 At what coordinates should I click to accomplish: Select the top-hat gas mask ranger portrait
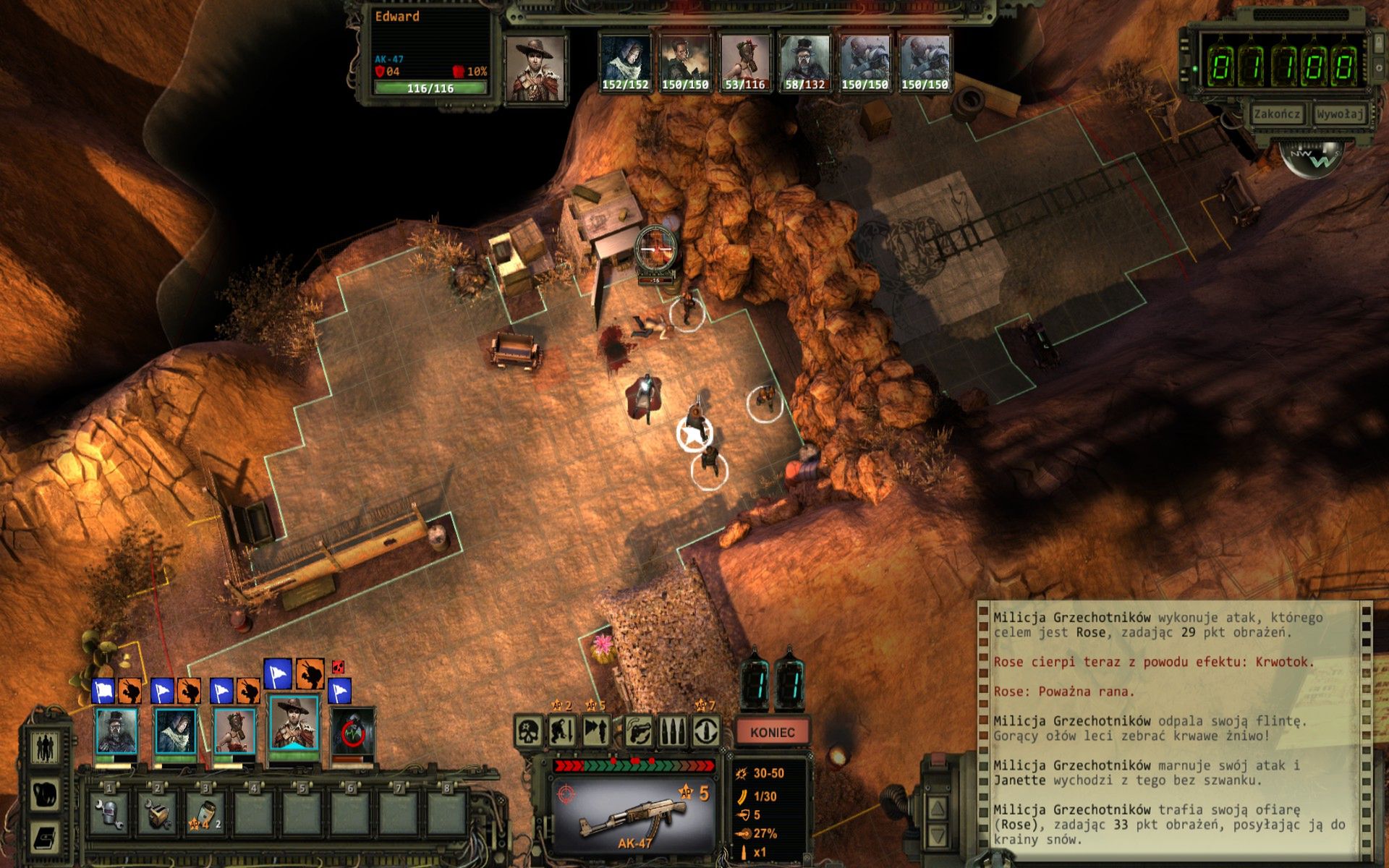tap(116, 731)
